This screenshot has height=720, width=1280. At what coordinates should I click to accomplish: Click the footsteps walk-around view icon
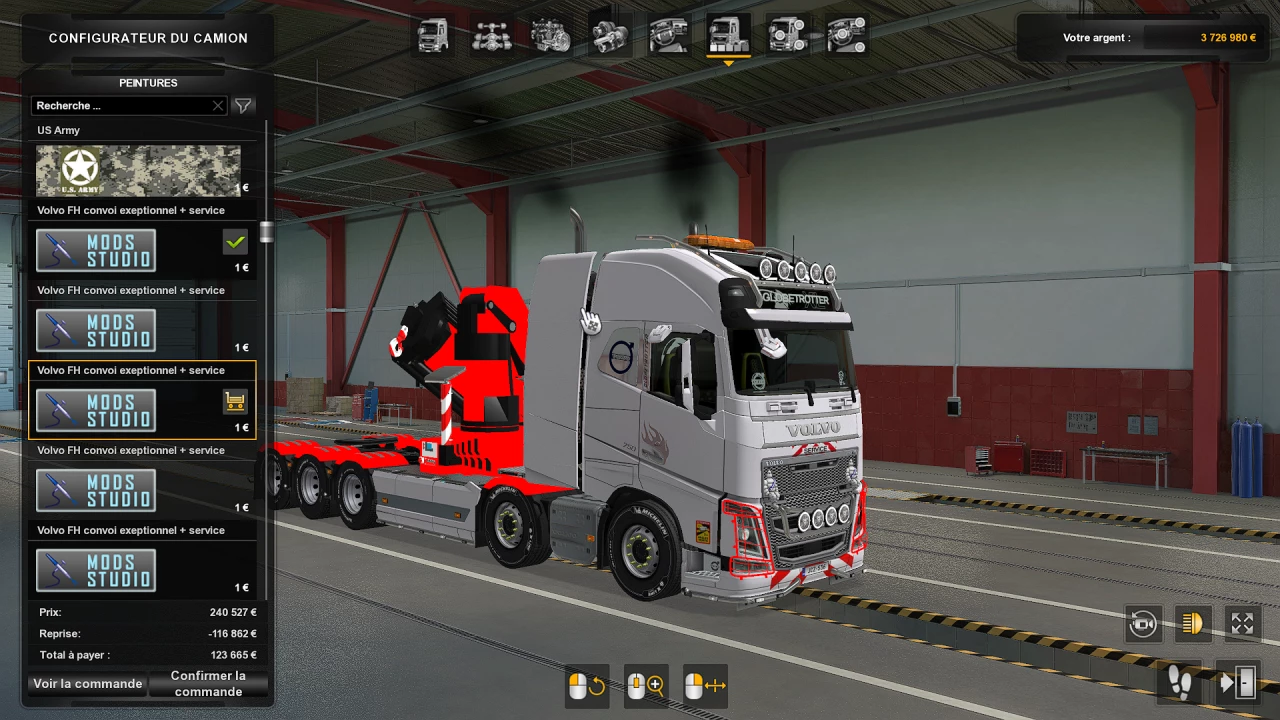(x=1178, y=684)
